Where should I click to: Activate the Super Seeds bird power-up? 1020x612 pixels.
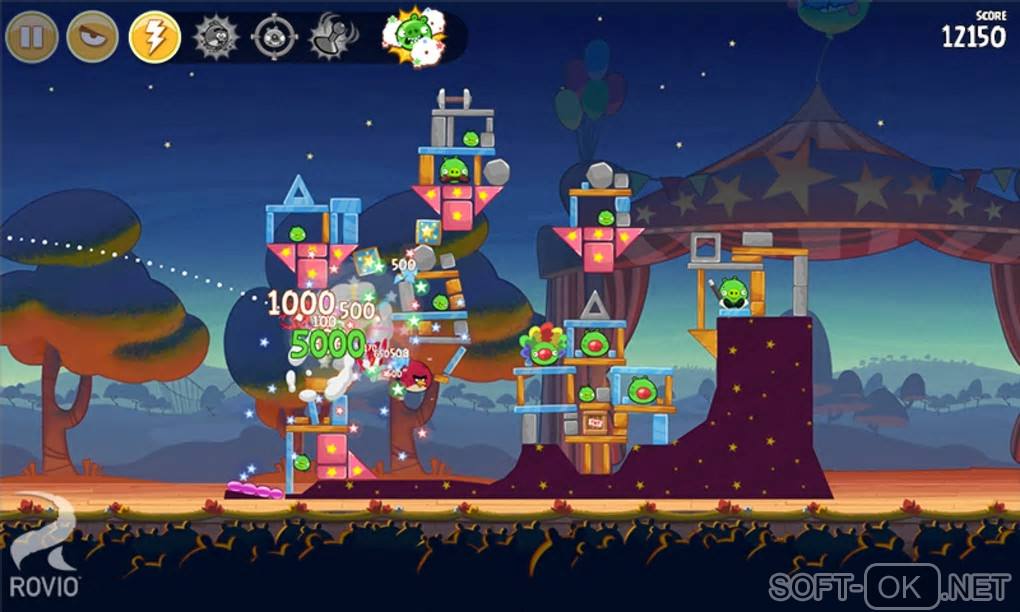(215, 37)
